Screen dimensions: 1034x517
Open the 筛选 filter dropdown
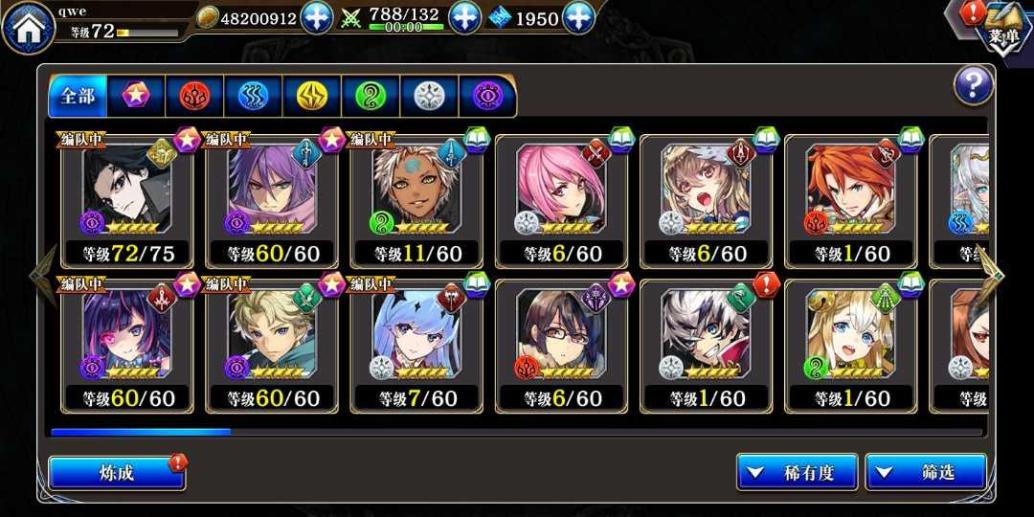pyautogui.click(x=926, y=473)
